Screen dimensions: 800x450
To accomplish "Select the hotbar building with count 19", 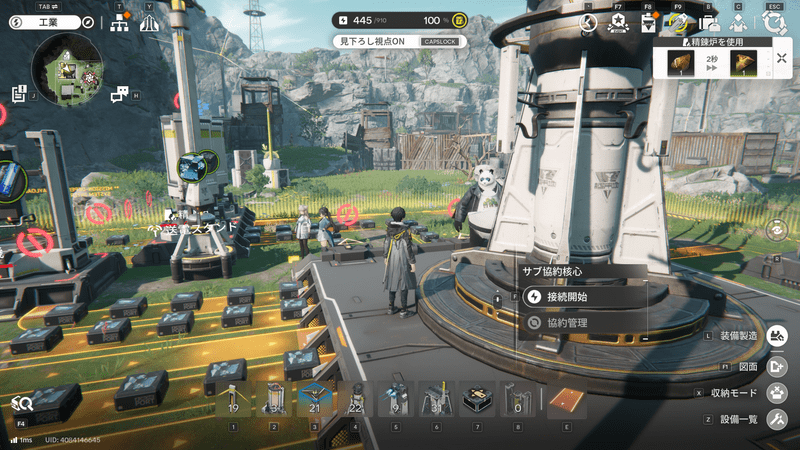I will (233, 399).
